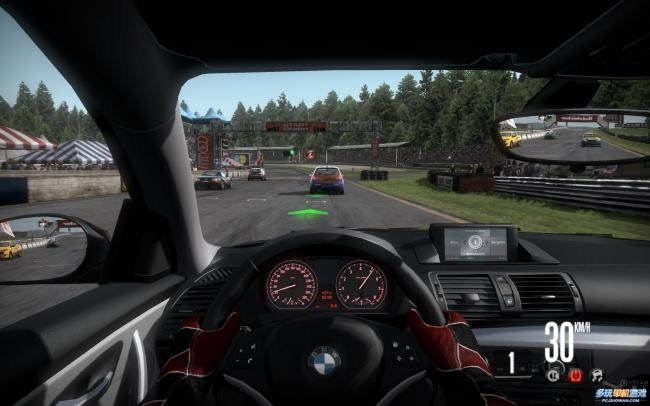Click the ABS brake assist icon
Screen dimensions: 650x406
click(x=553, y=375)
